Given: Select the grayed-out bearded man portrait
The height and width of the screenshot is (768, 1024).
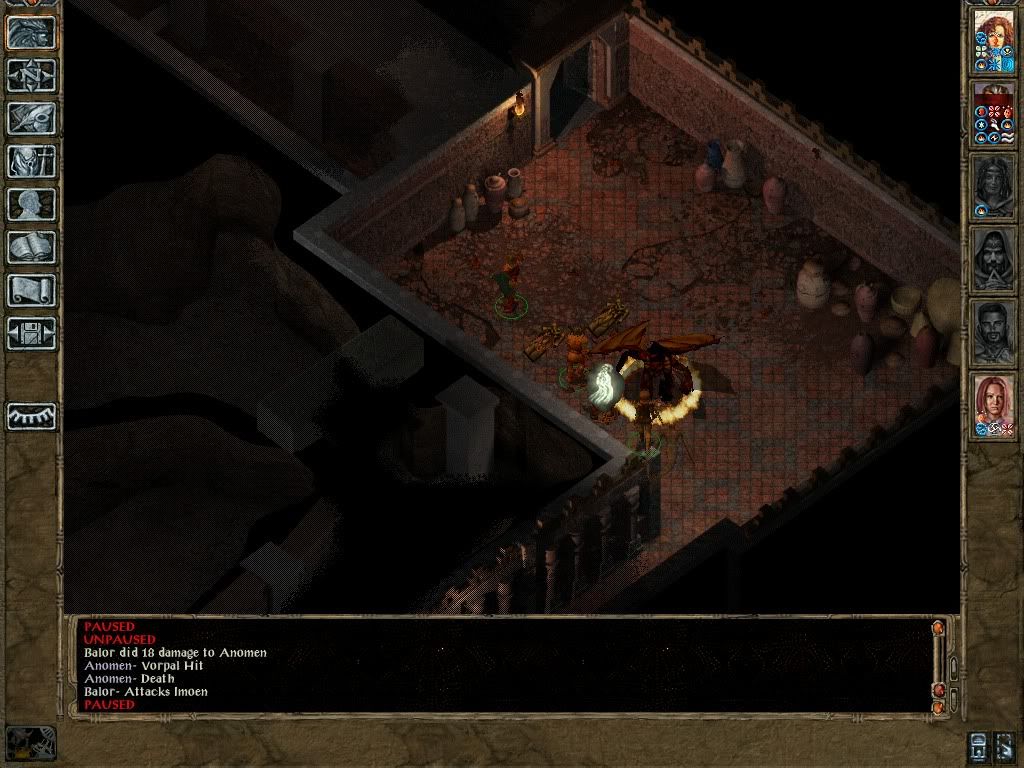Looking at the screenshot, I should point(994,331).
